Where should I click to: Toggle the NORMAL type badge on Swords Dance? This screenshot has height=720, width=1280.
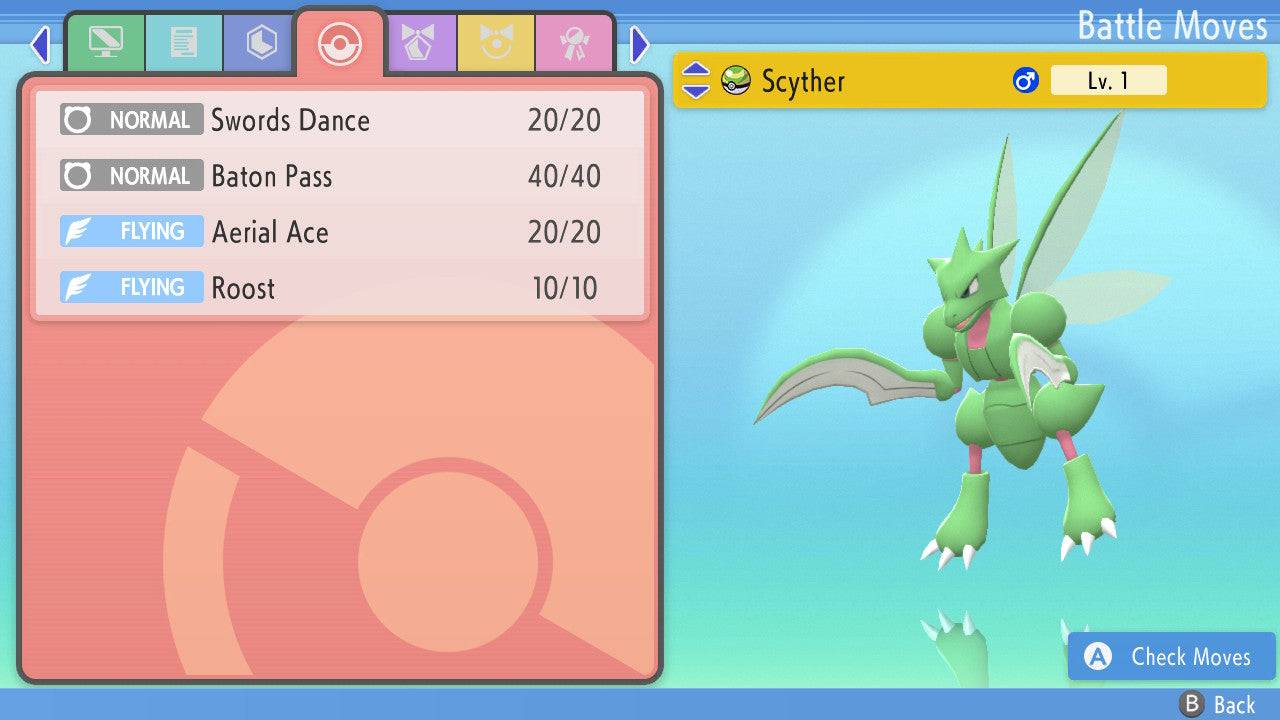click(131, 120)
